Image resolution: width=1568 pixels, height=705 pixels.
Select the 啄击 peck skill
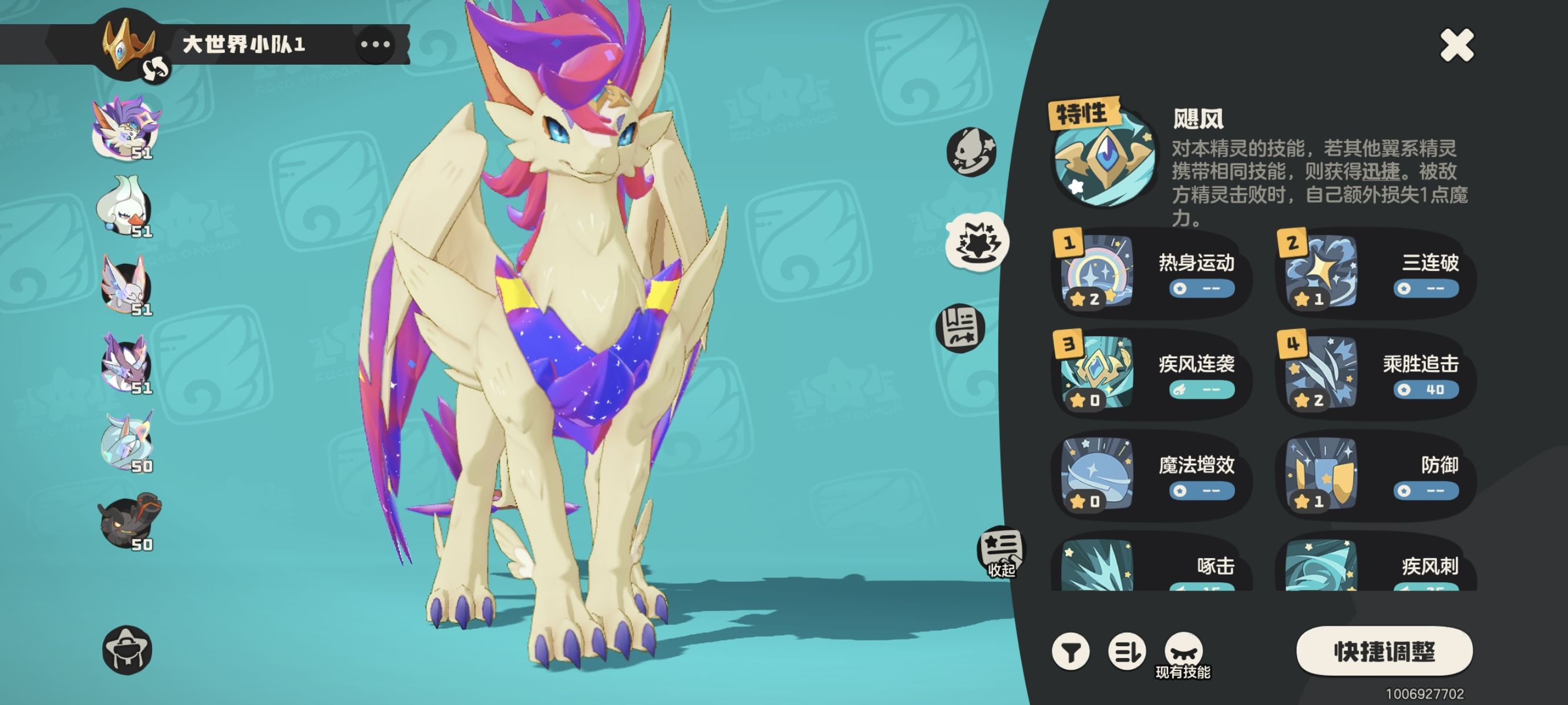1150,566
